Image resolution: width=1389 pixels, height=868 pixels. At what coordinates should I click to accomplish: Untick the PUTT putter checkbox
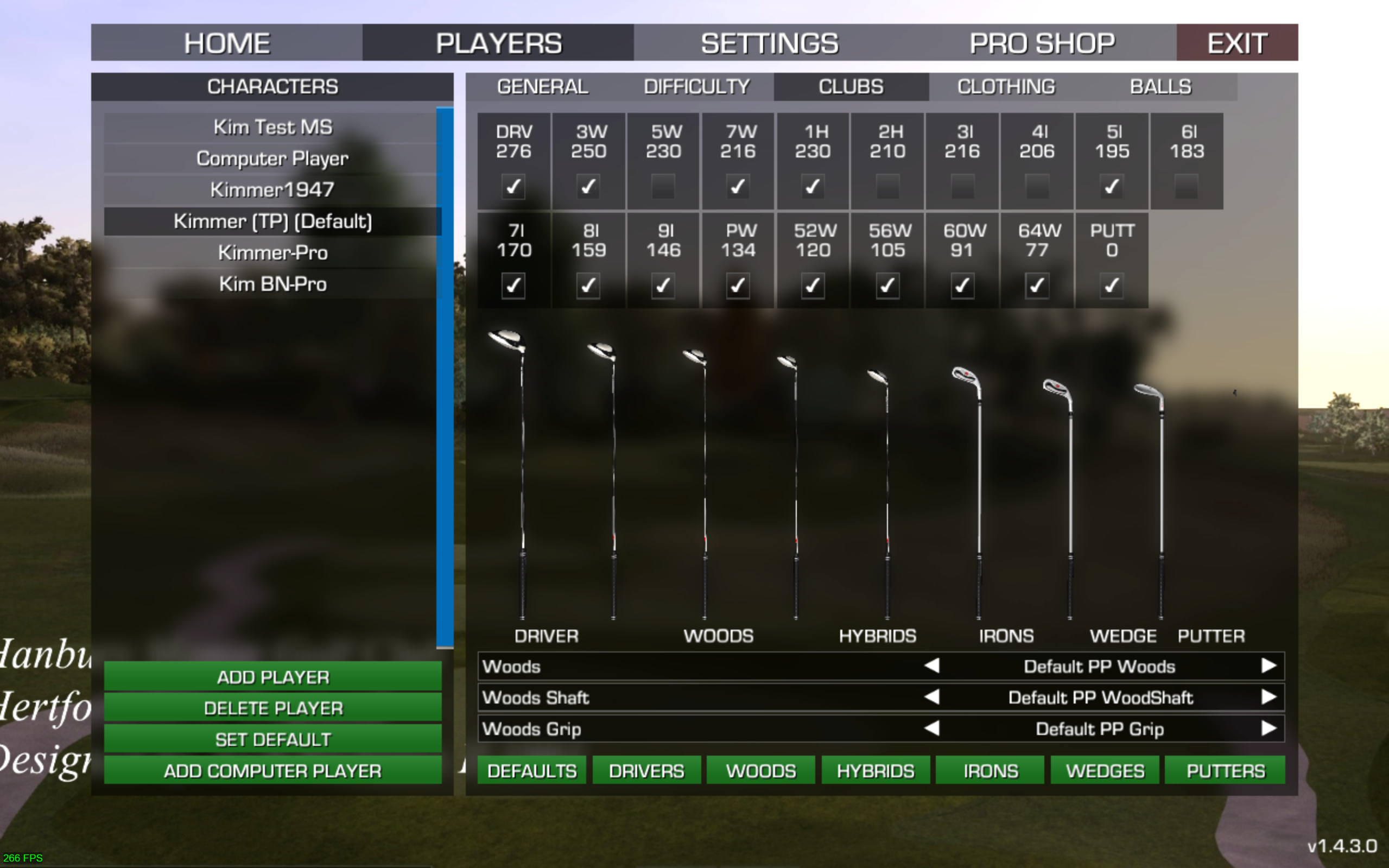1112,286
